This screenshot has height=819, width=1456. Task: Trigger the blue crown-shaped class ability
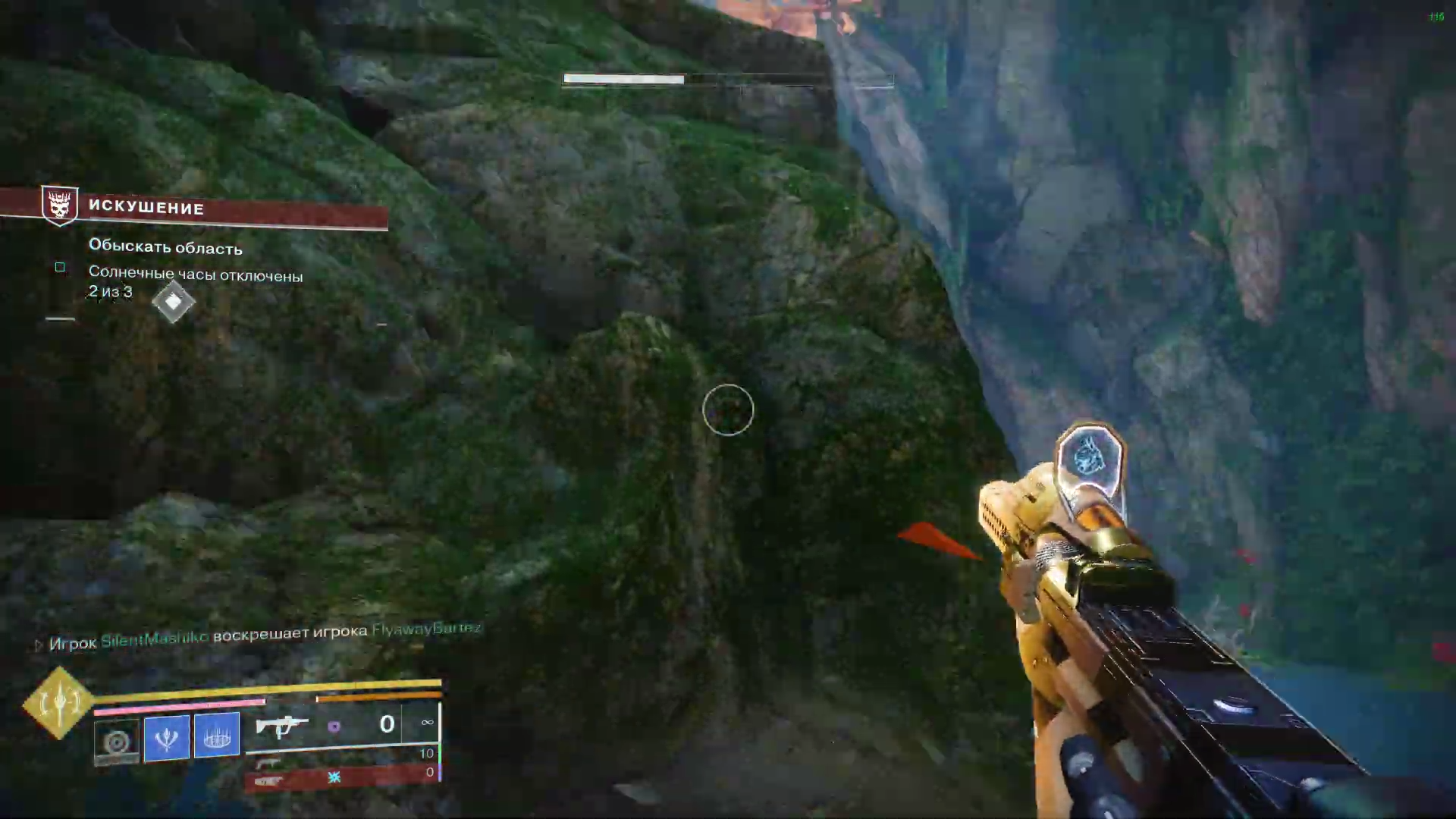pyautogui.click(x=217, y=734)
